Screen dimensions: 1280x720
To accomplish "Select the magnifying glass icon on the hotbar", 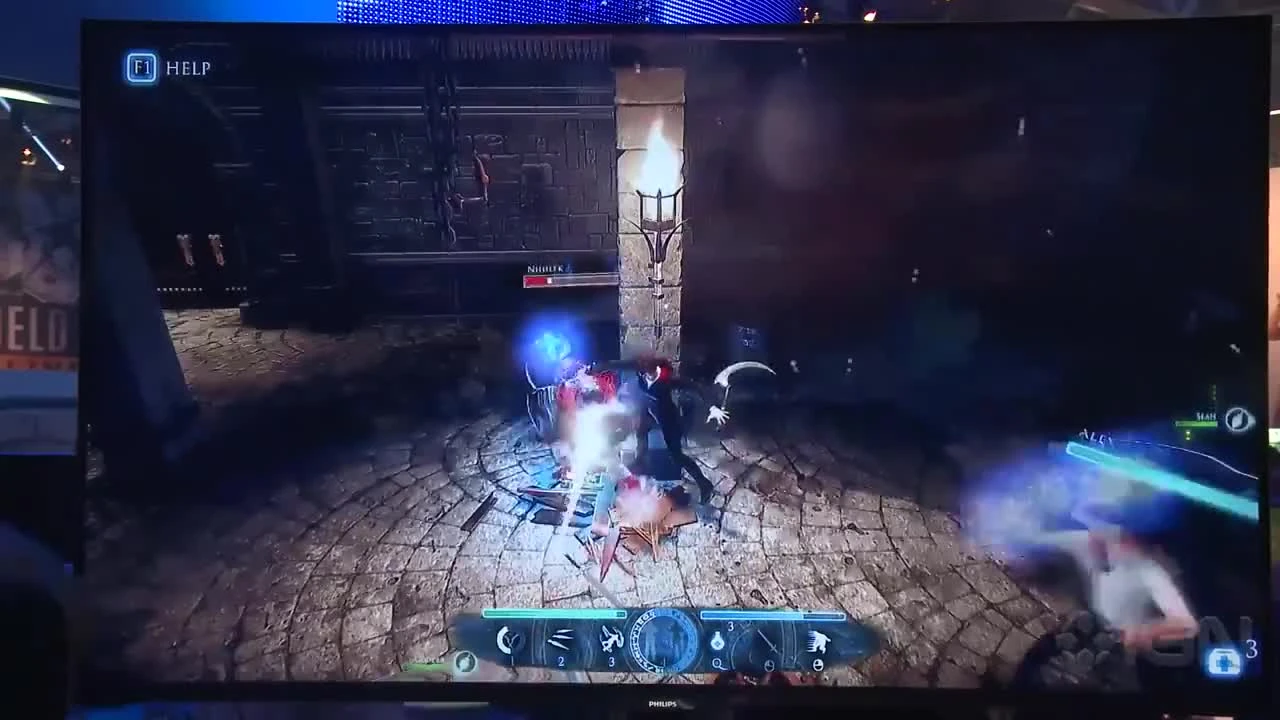I will coord(718,662).
